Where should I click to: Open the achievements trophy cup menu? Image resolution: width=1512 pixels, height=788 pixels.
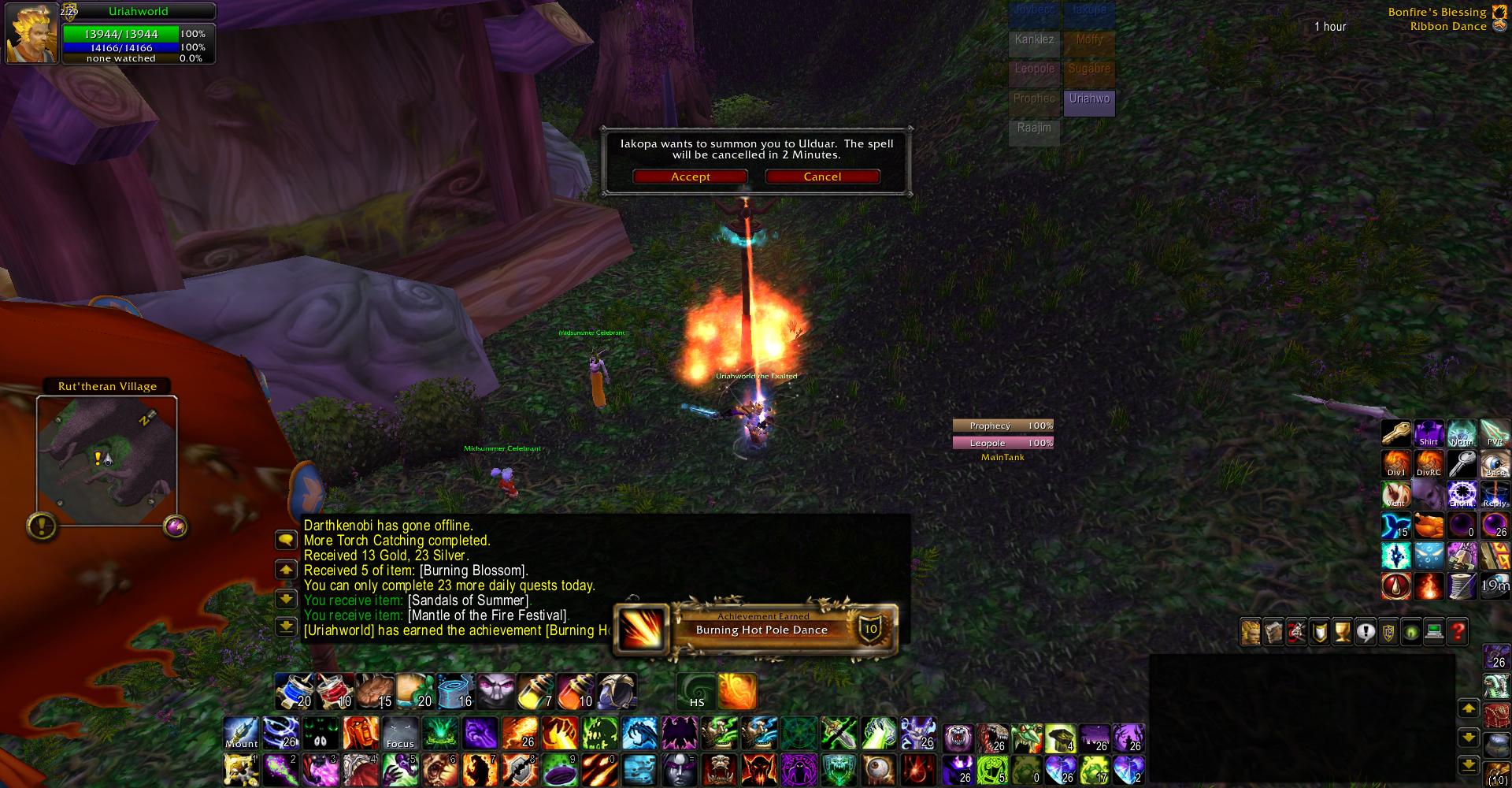[x=1343, y=632]
